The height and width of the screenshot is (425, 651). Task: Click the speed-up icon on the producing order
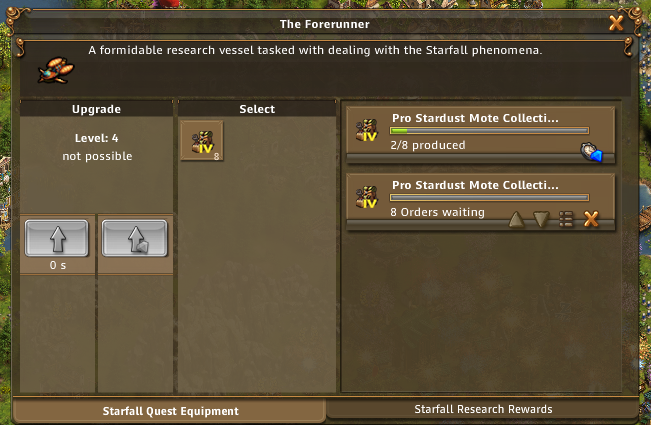coord(591,152)
